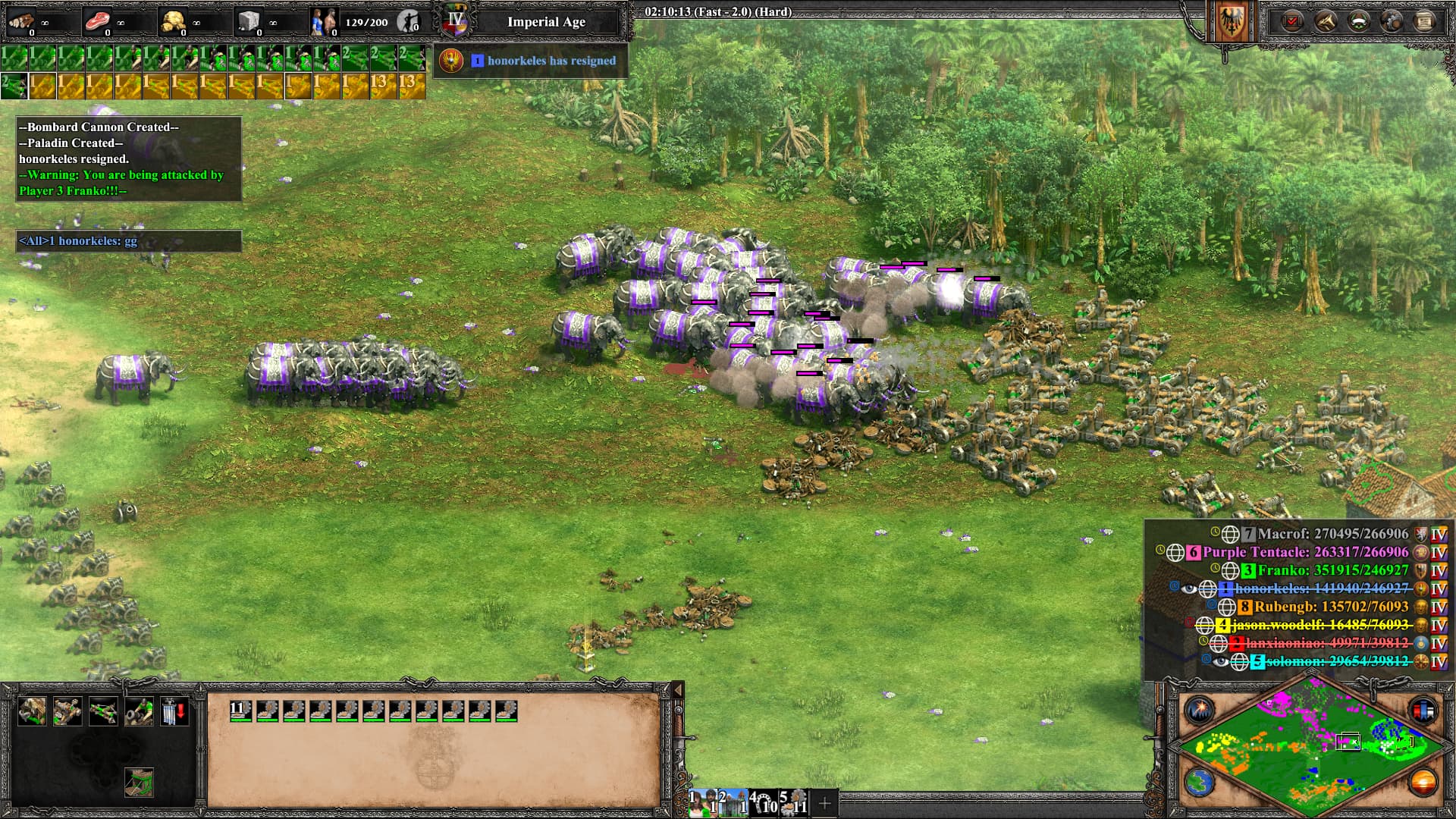Switch to the minimap globe terrain view

[1200, 783]
